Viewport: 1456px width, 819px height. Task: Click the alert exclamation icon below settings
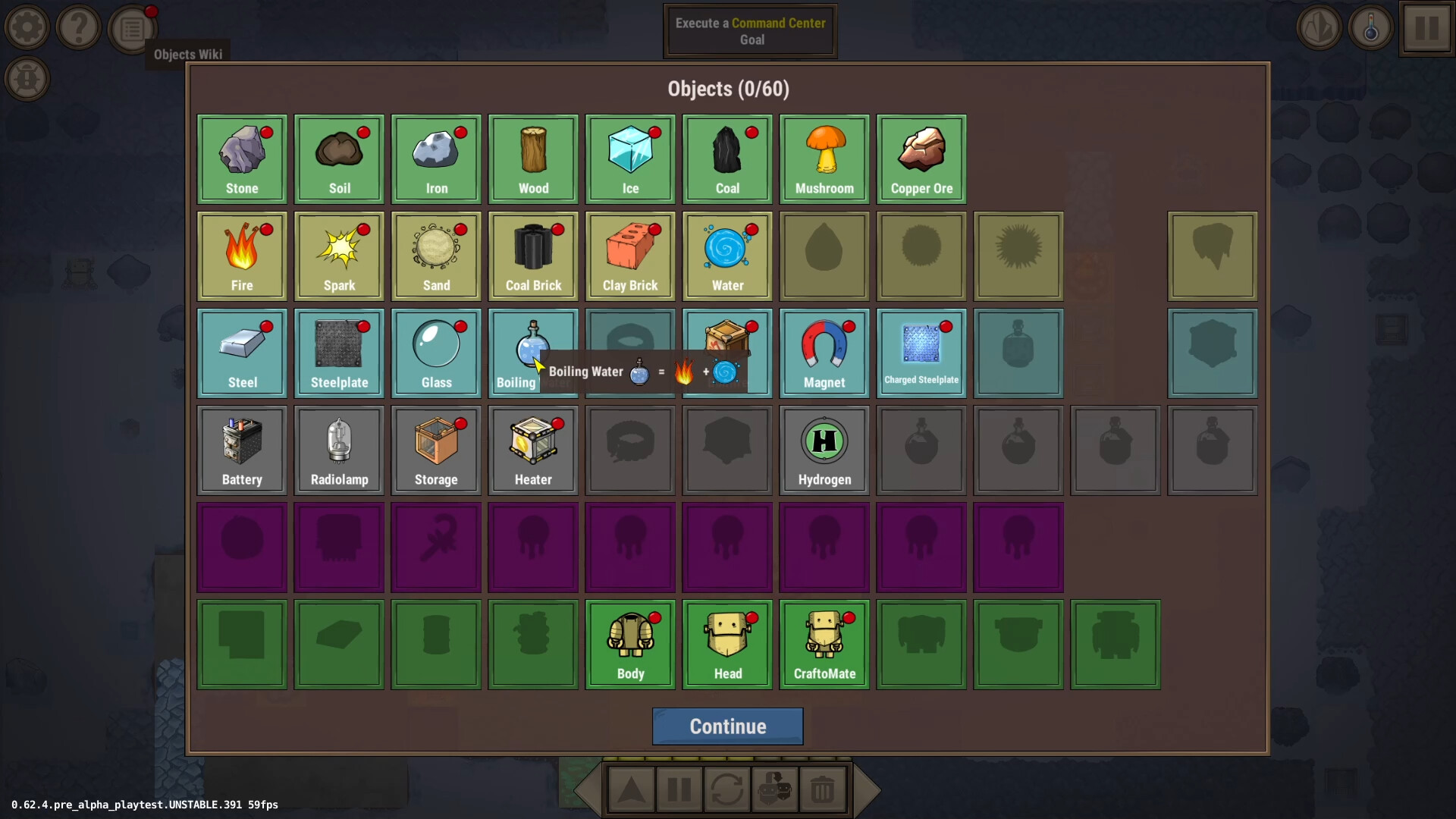27,78
